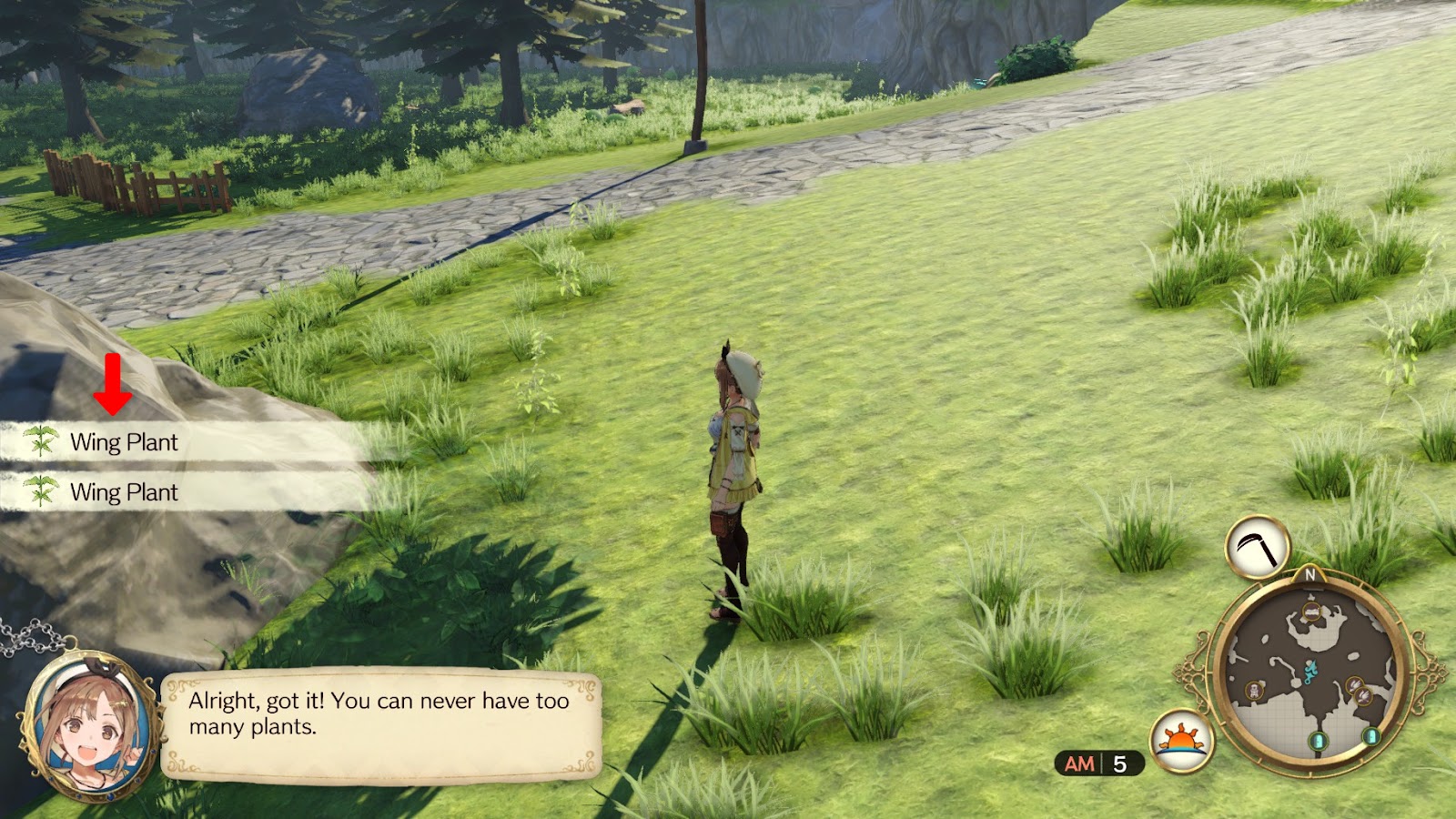Screen dimensions: 1456x819
Task: Click the first Wing Plant pickup notification
Action: click(x=123, y=443)
